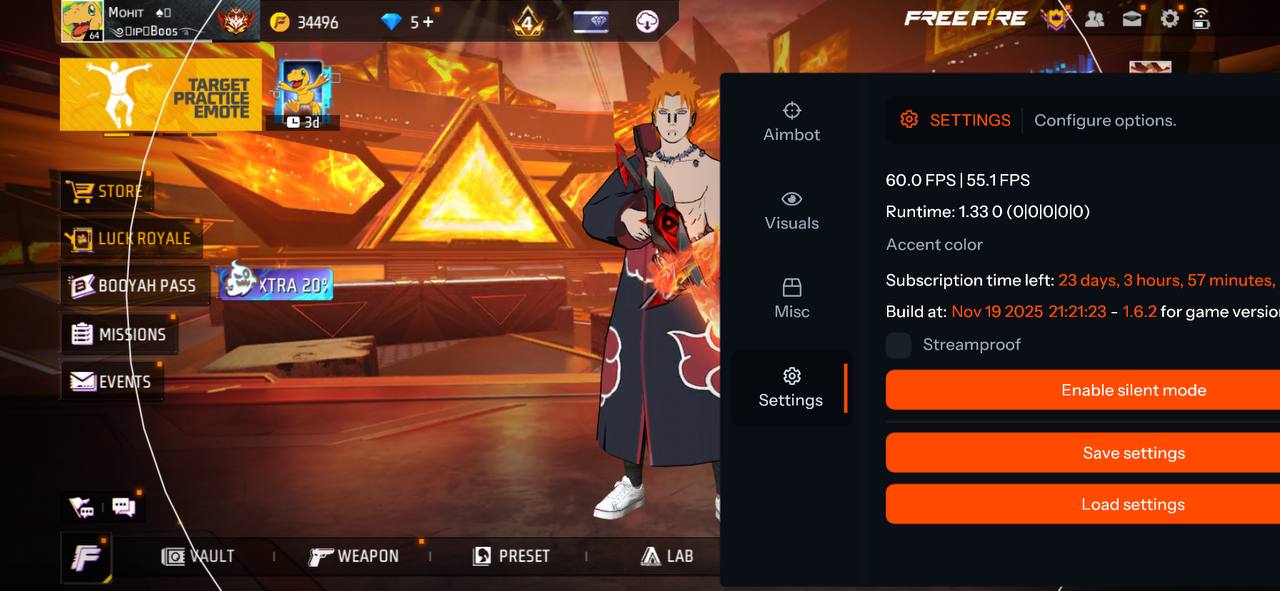Open Luck Royale
1280x591 pixels.
(129, 239)
